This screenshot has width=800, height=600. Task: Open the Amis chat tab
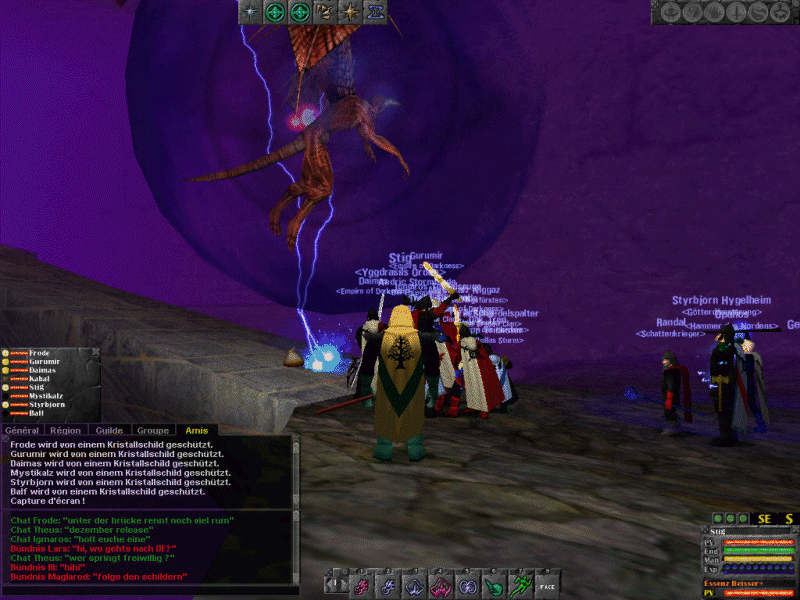pos(197,429)
